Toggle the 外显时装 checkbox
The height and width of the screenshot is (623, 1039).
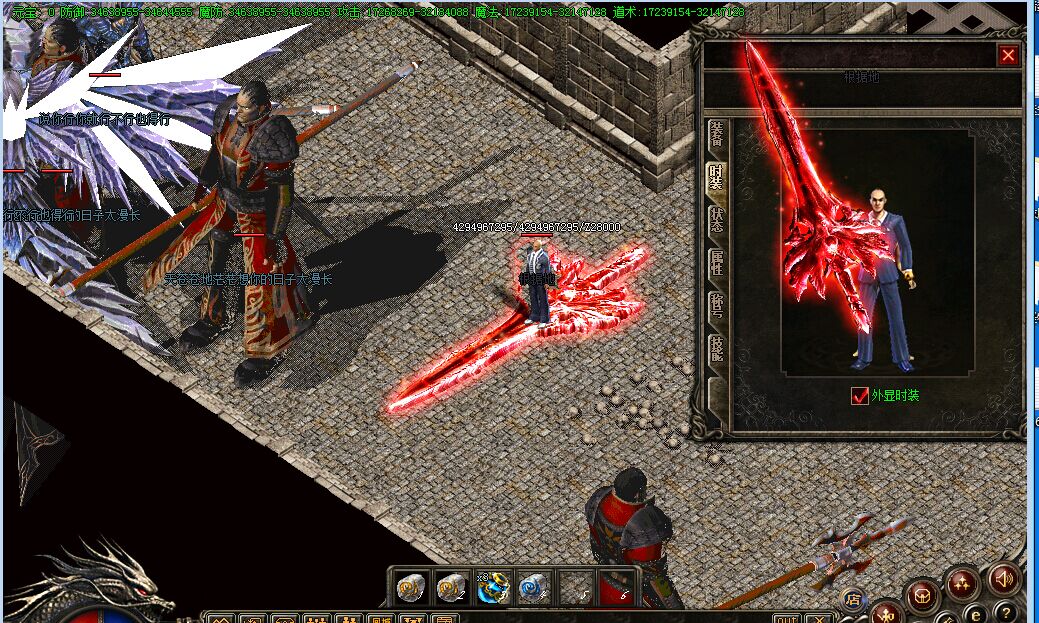(860, 396)
